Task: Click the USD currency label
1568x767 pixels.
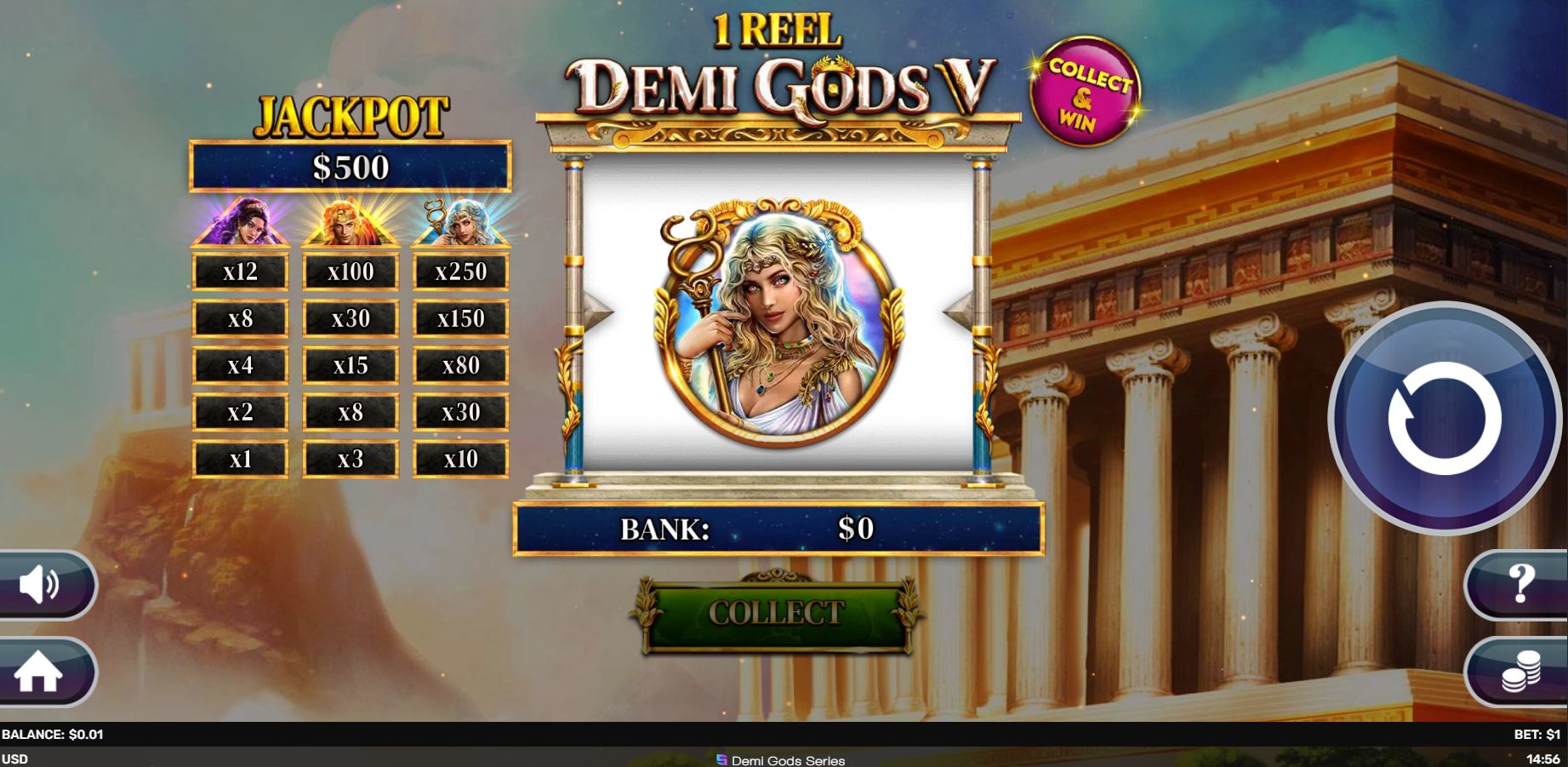Action: click(x=14, y=758)
